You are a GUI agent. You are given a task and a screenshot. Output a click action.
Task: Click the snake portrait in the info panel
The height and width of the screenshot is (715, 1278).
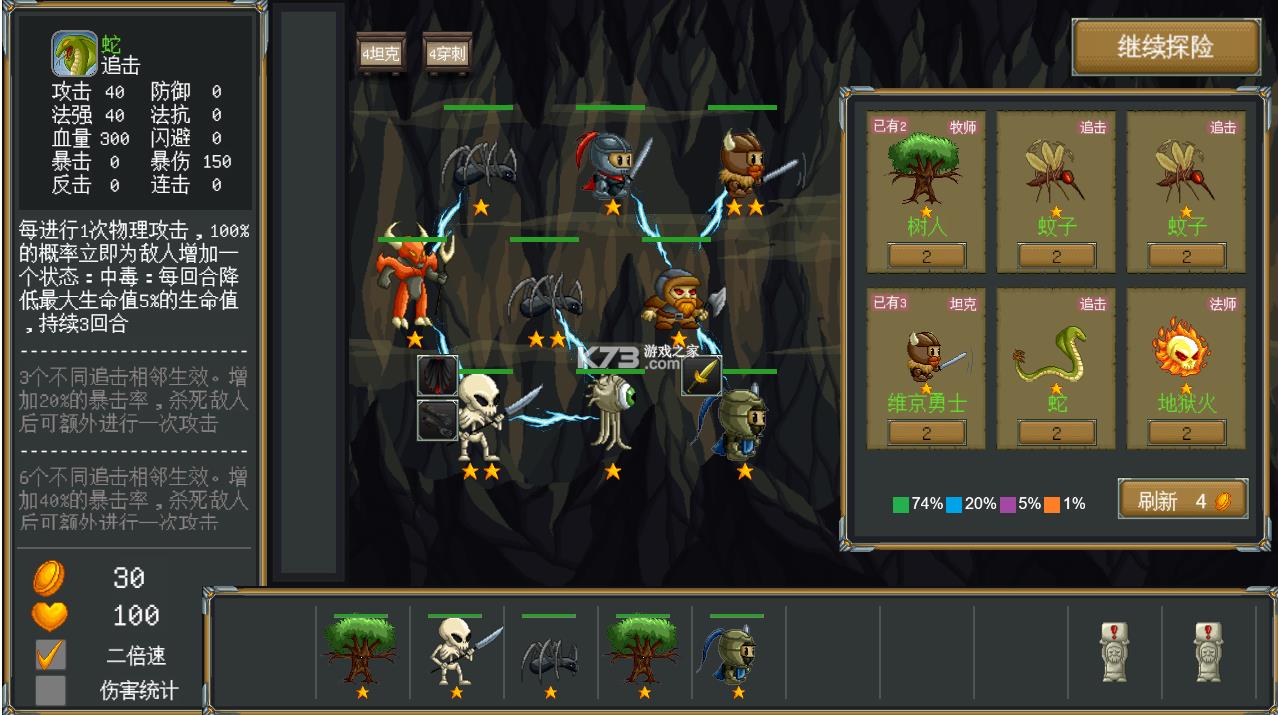tap(75, 54)
